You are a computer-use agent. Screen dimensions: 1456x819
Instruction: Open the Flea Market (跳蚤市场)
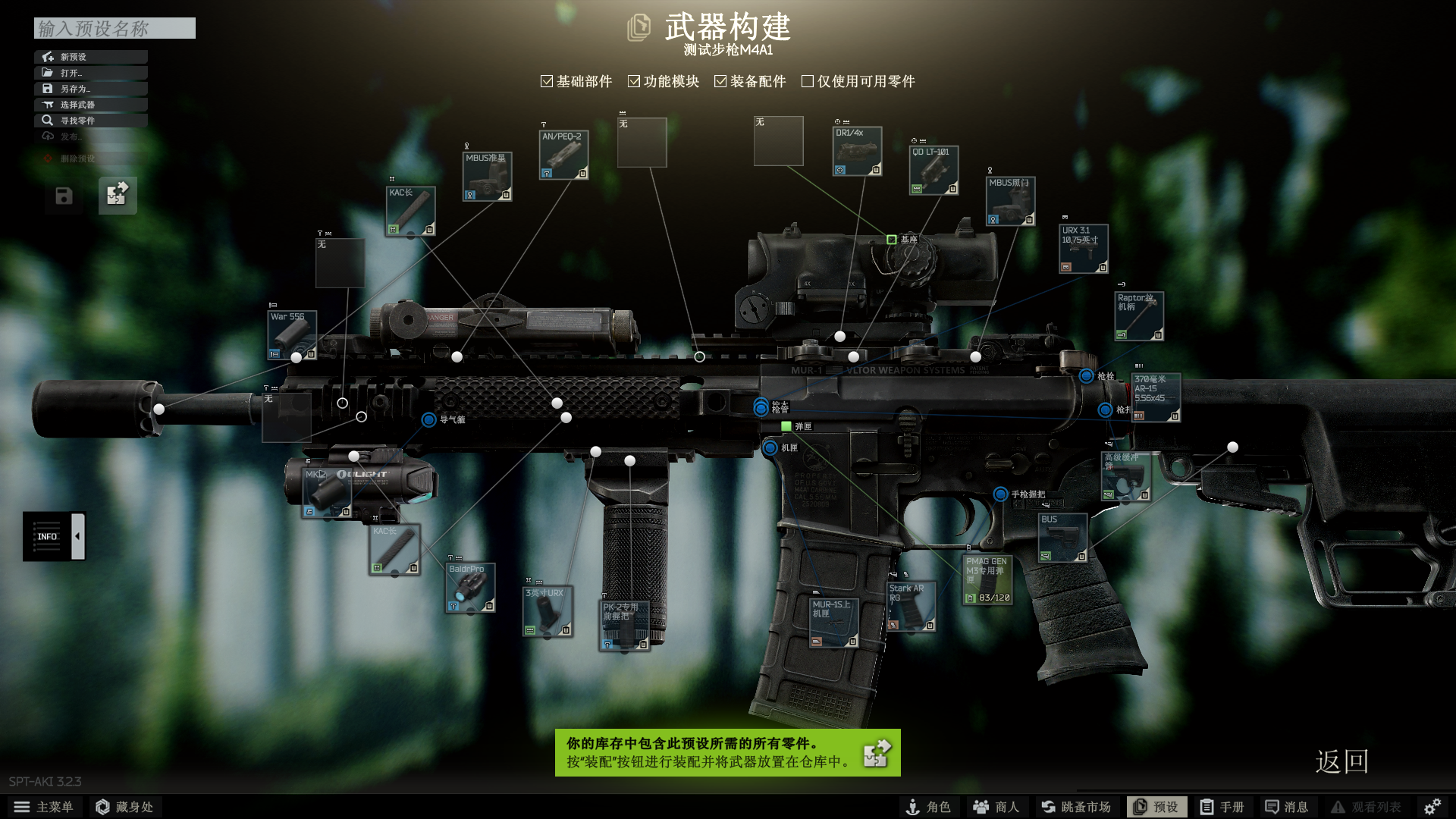coord(1075,807)
